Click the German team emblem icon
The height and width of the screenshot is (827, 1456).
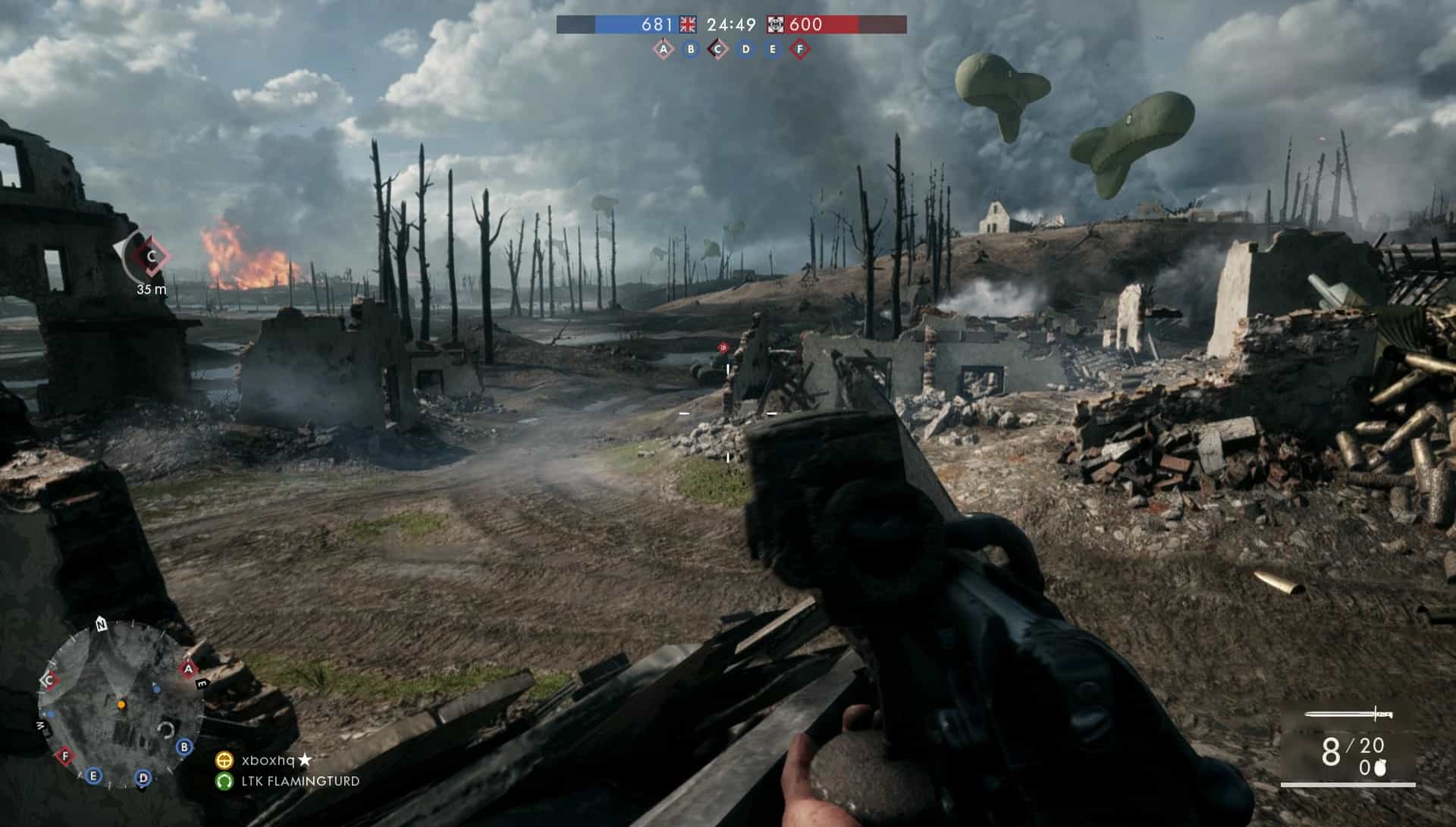coord(775,24)
